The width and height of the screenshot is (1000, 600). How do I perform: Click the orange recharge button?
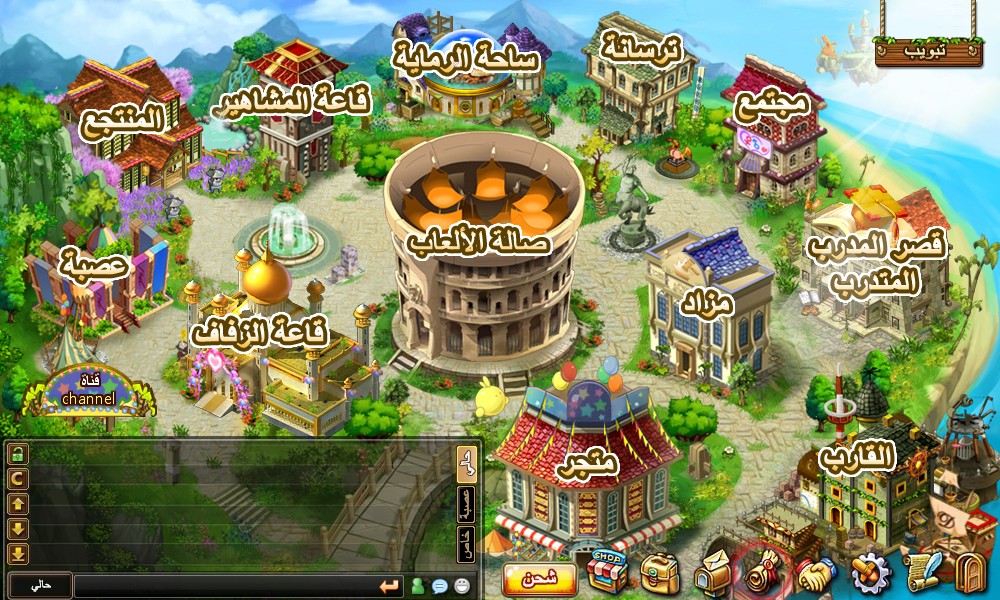540,579
